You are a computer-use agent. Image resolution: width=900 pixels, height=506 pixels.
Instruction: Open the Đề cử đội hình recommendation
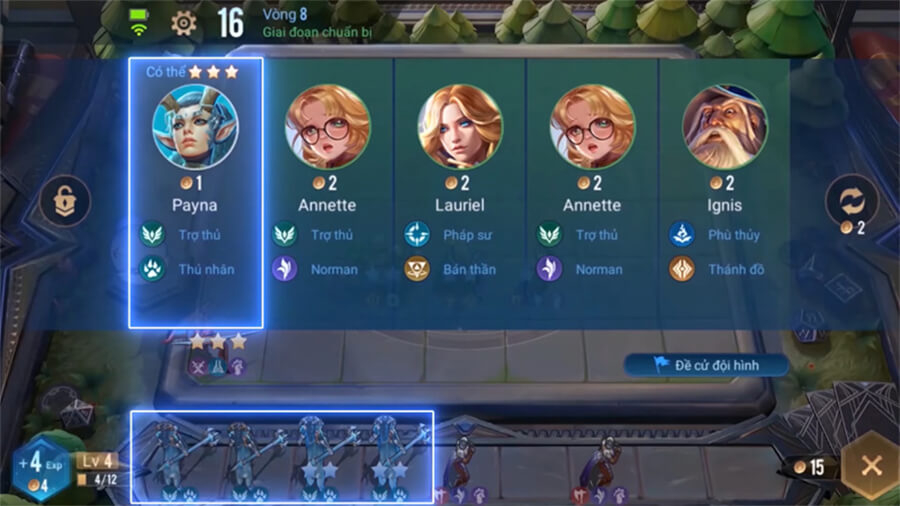point(706,366)
